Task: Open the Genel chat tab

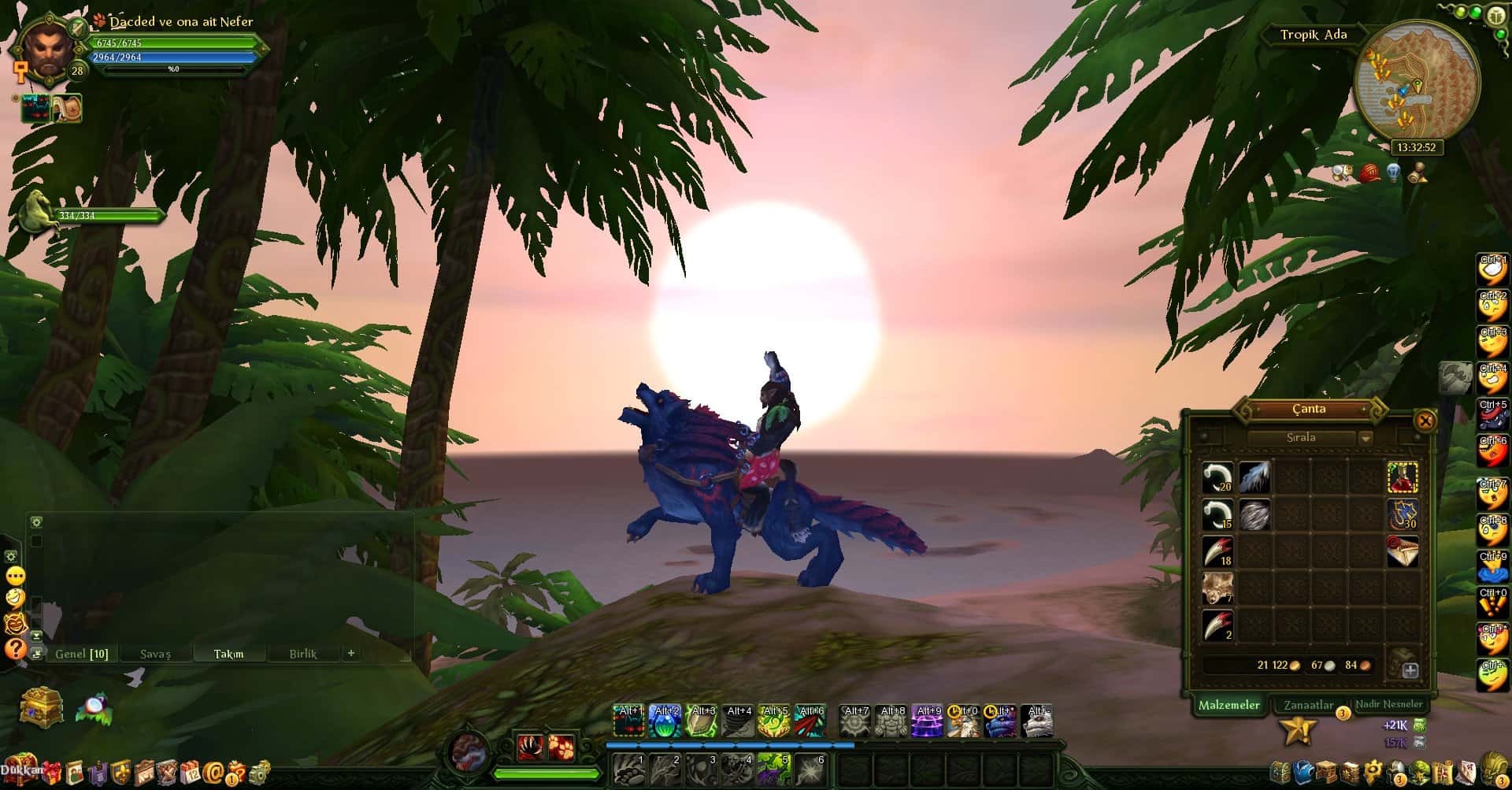Action: coord(81,654)
